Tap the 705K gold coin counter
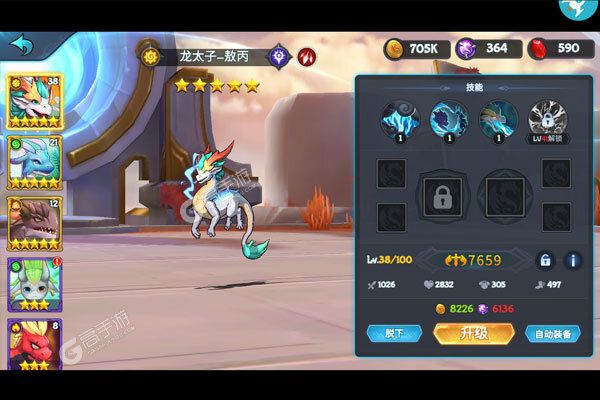This screenshot has height=400, width=600. [410, 48]
